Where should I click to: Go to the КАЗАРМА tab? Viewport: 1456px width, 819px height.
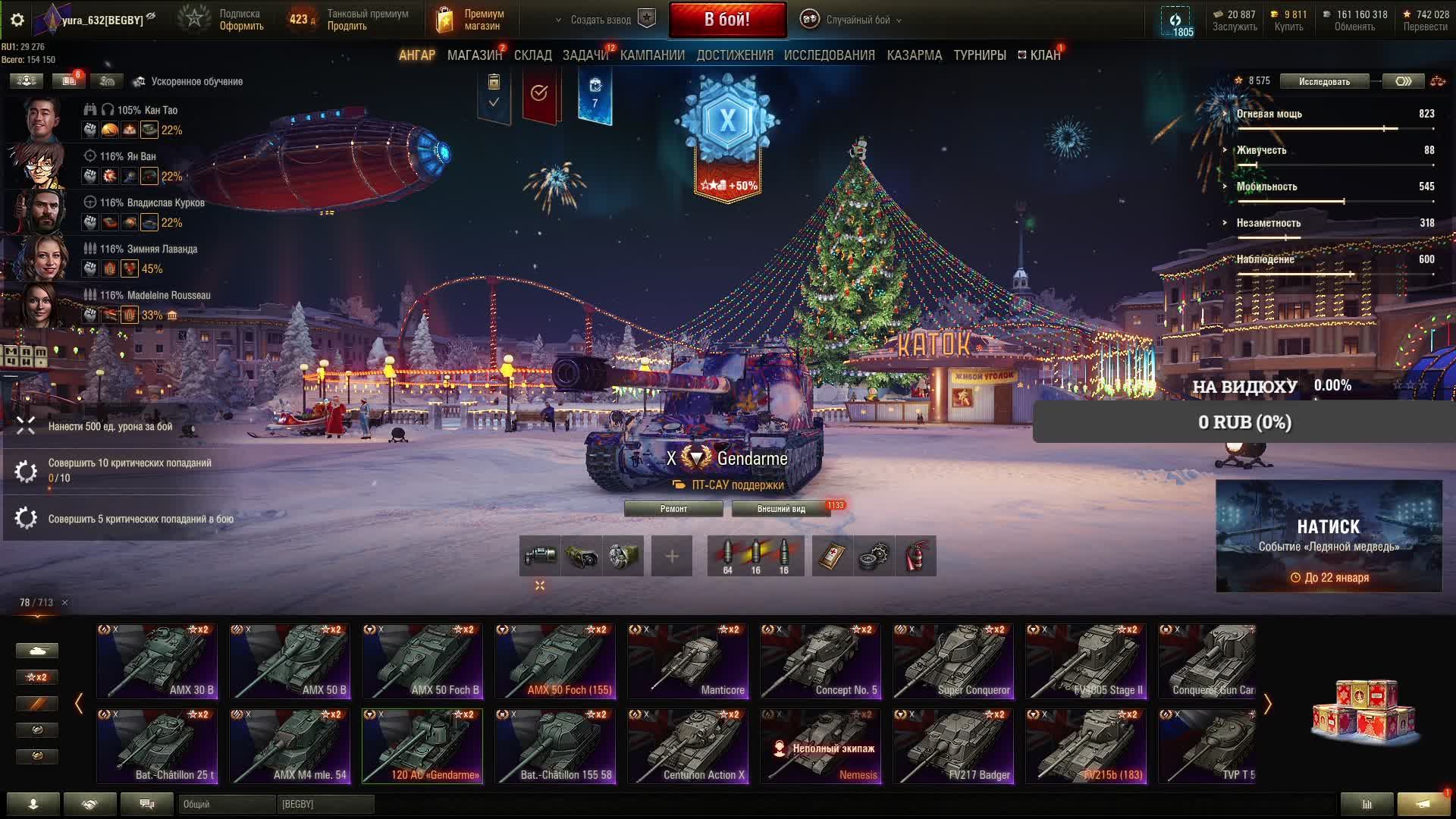[914, 55]
